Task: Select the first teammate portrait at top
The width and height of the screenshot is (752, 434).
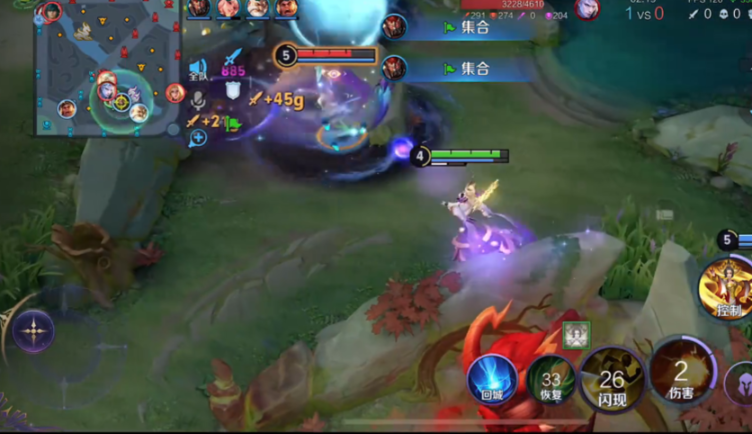Action: 199,8
